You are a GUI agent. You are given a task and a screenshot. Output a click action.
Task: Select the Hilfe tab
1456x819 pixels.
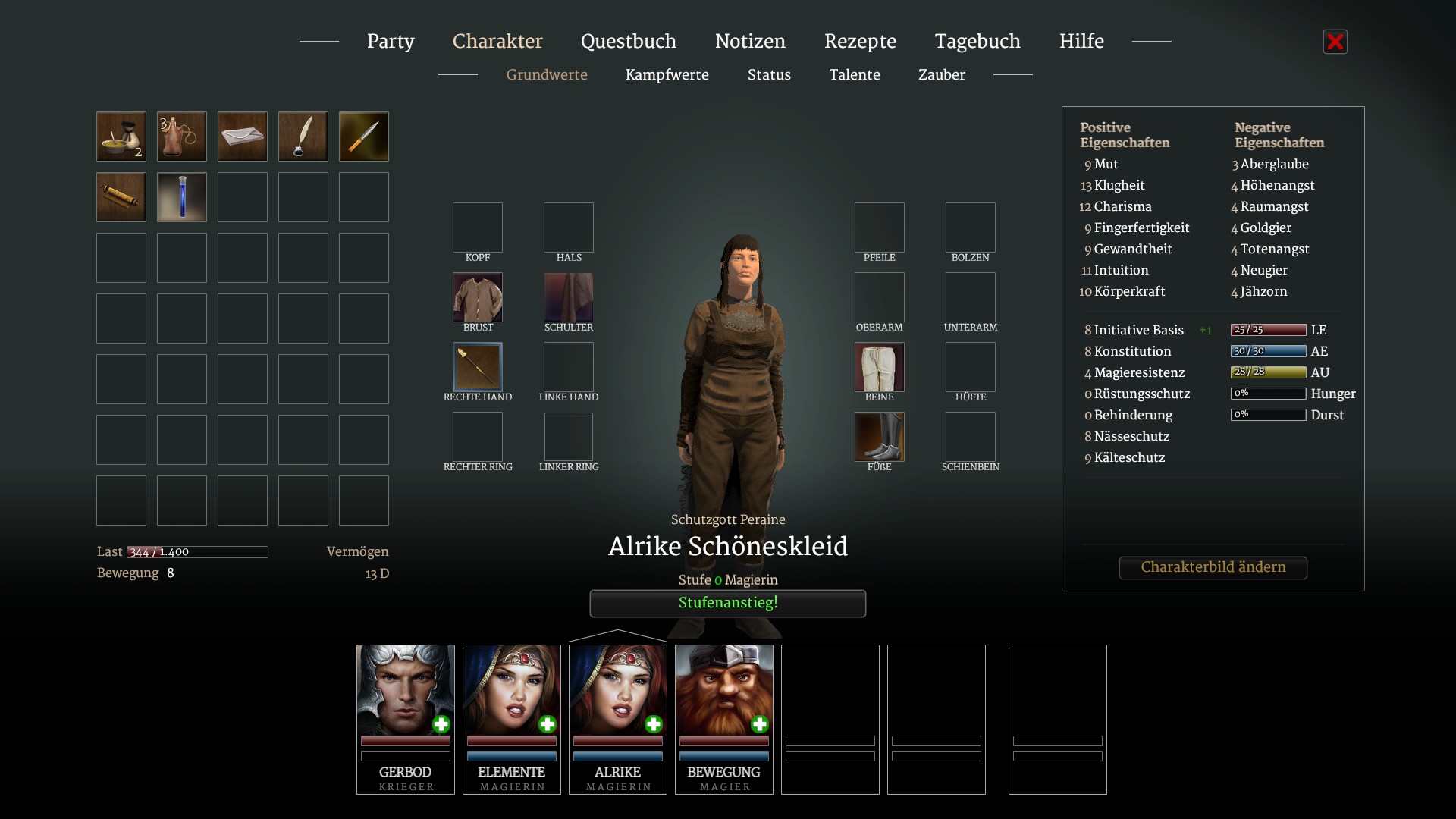click(1081, 42)
